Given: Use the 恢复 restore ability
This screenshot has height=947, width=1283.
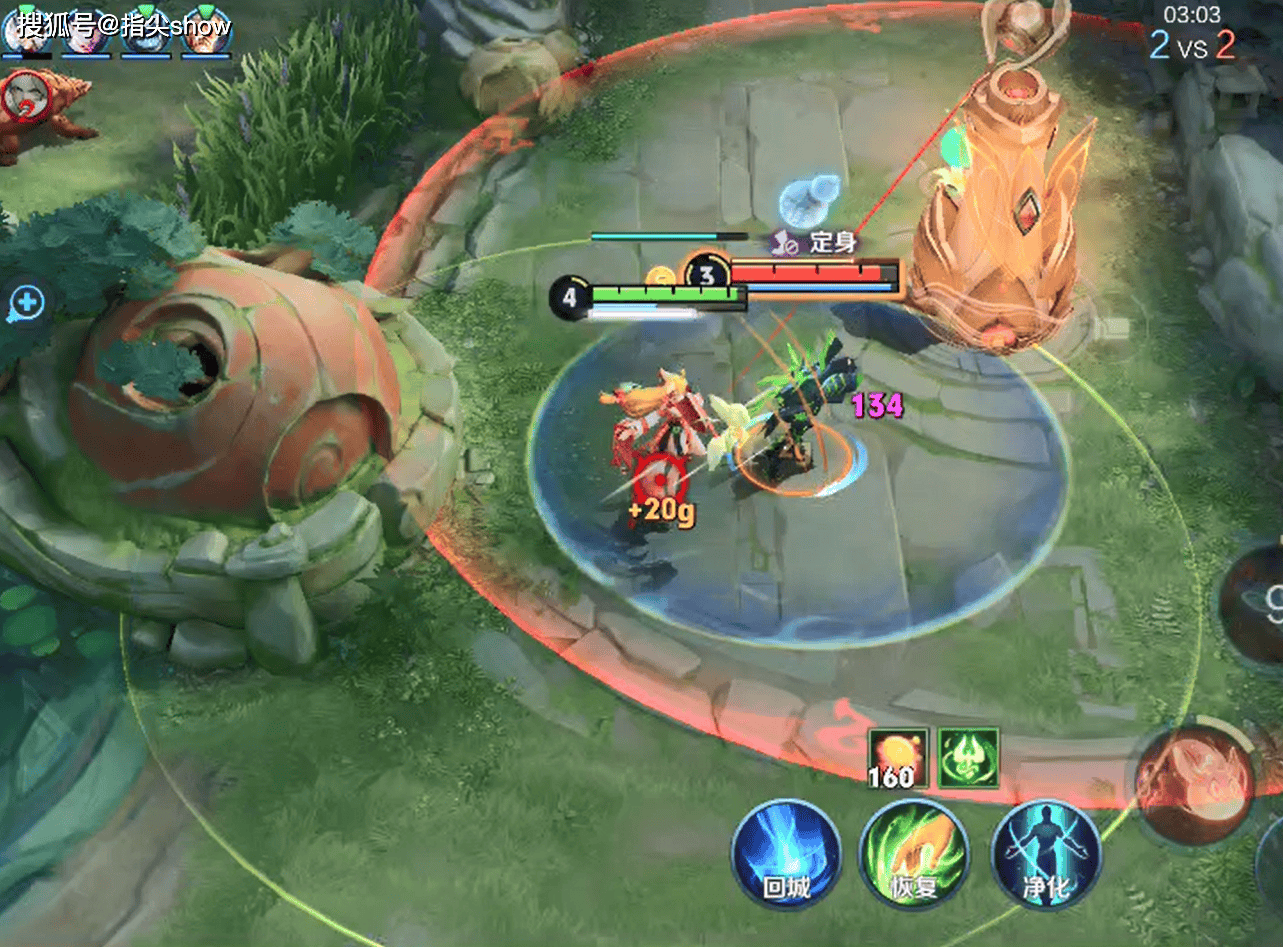Looking at the screenshot, I should (x=914, y=853).
